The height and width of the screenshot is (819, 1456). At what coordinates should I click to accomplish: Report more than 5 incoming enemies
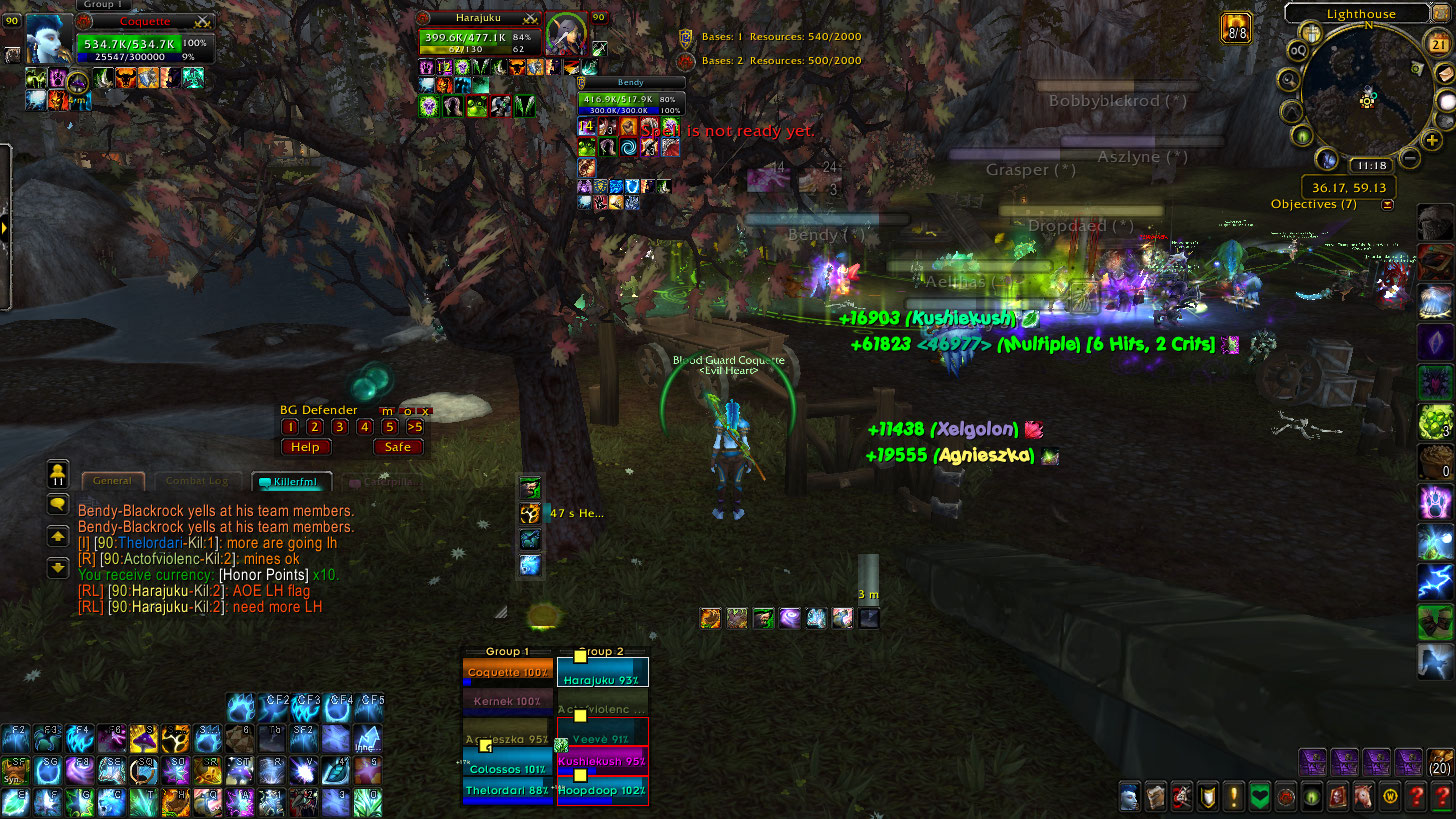415,427
